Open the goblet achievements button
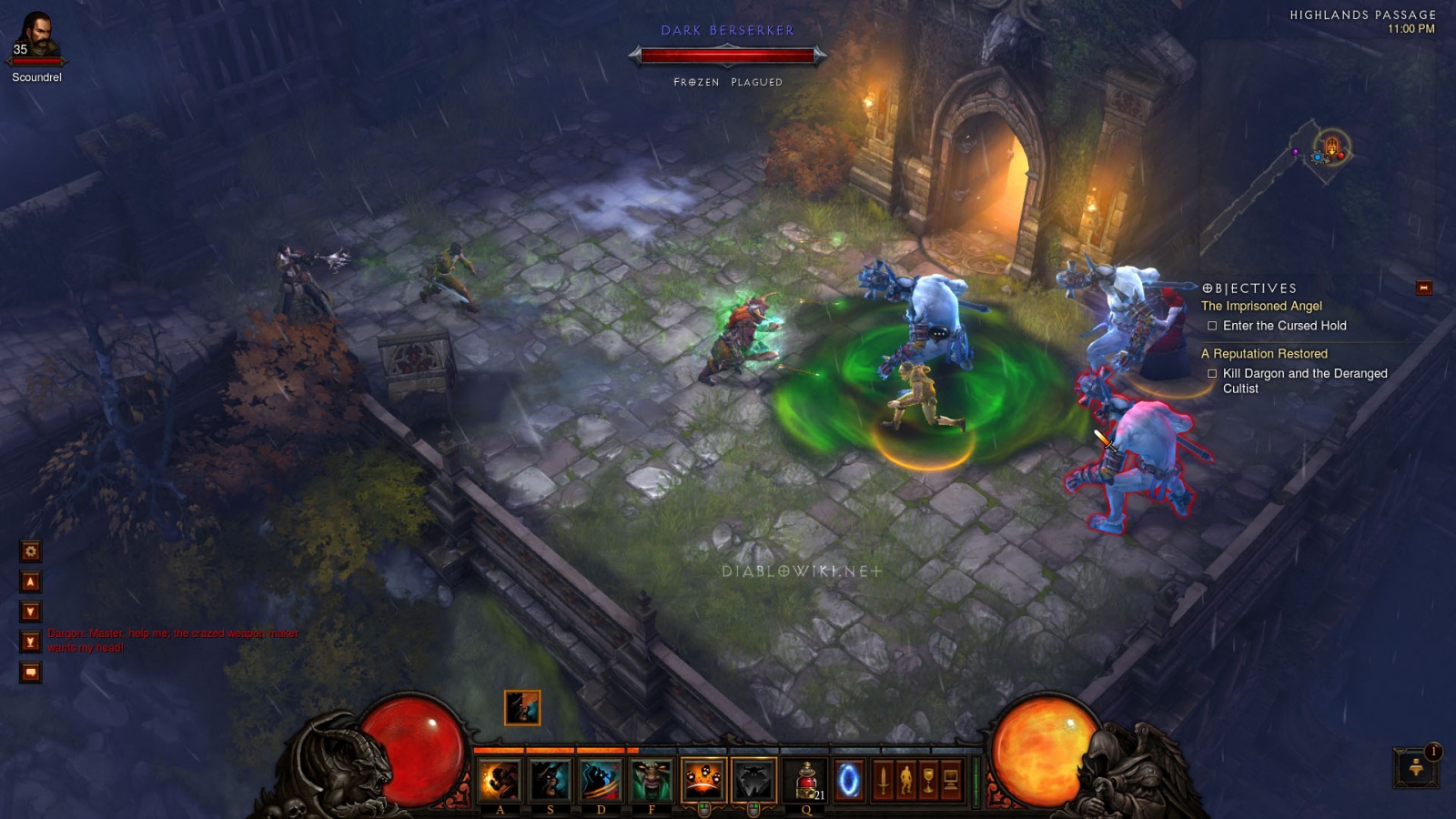Viewport: 1456px width, 819px height. pos(928,781)
